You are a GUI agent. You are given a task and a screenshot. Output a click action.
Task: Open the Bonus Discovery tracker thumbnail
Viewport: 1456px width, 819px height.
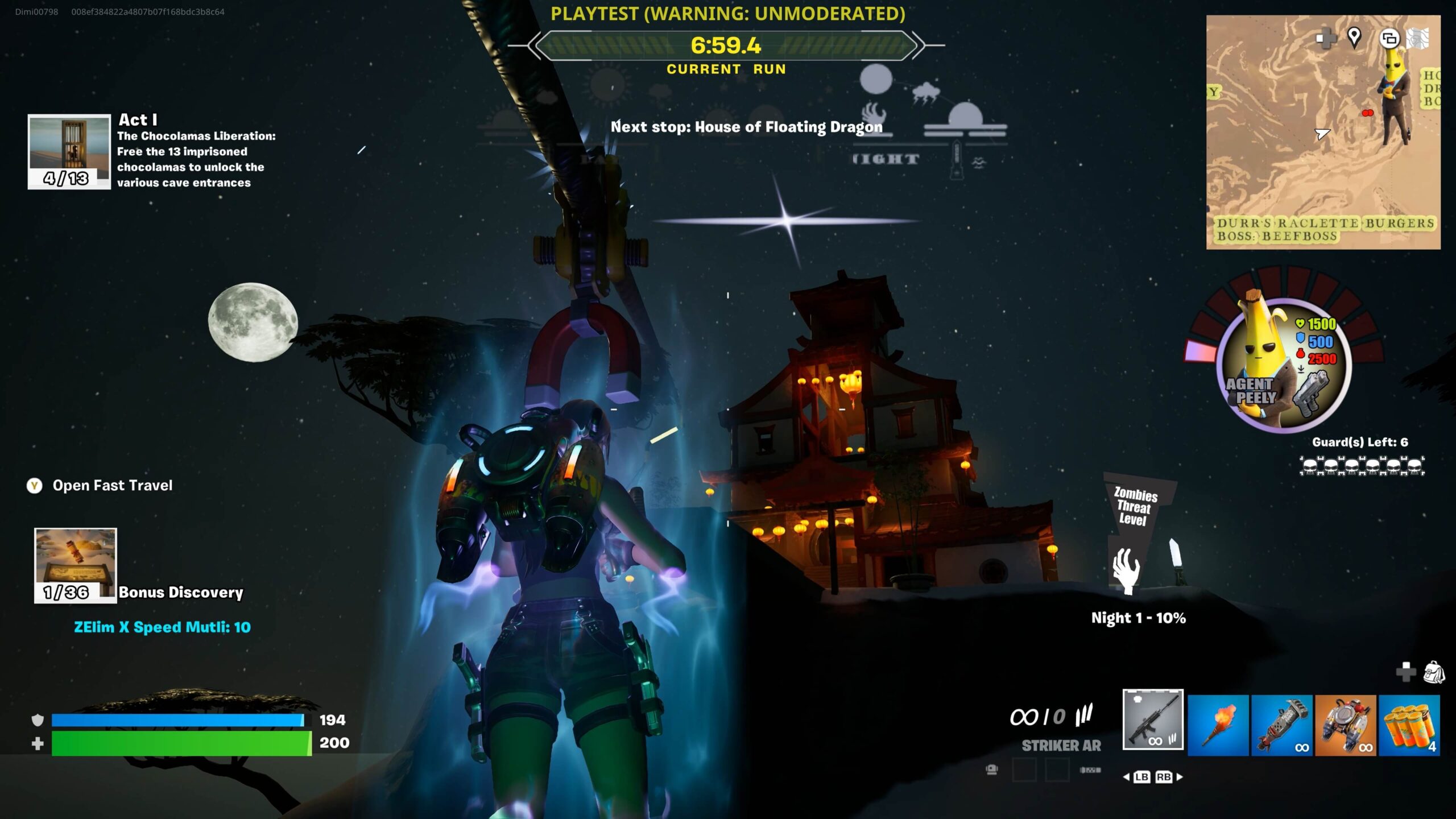click(76, 565)
